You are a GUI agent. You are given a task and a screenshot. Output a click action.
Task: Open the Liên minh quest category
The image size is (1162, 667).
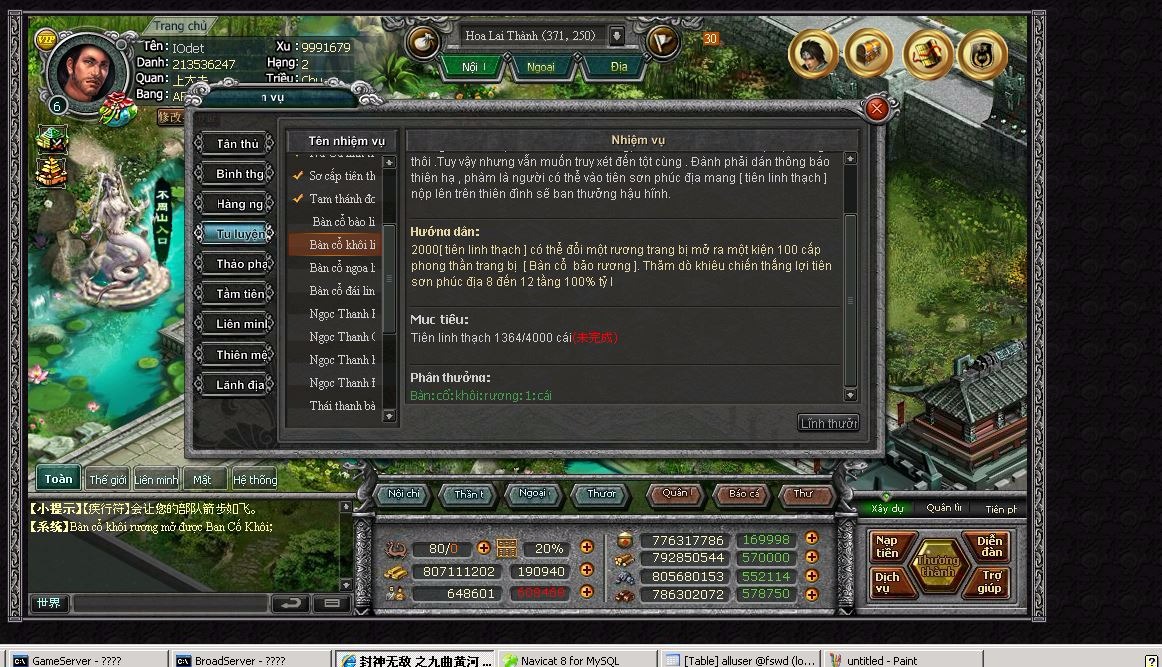pyautogui.click(x=240, y=324)
